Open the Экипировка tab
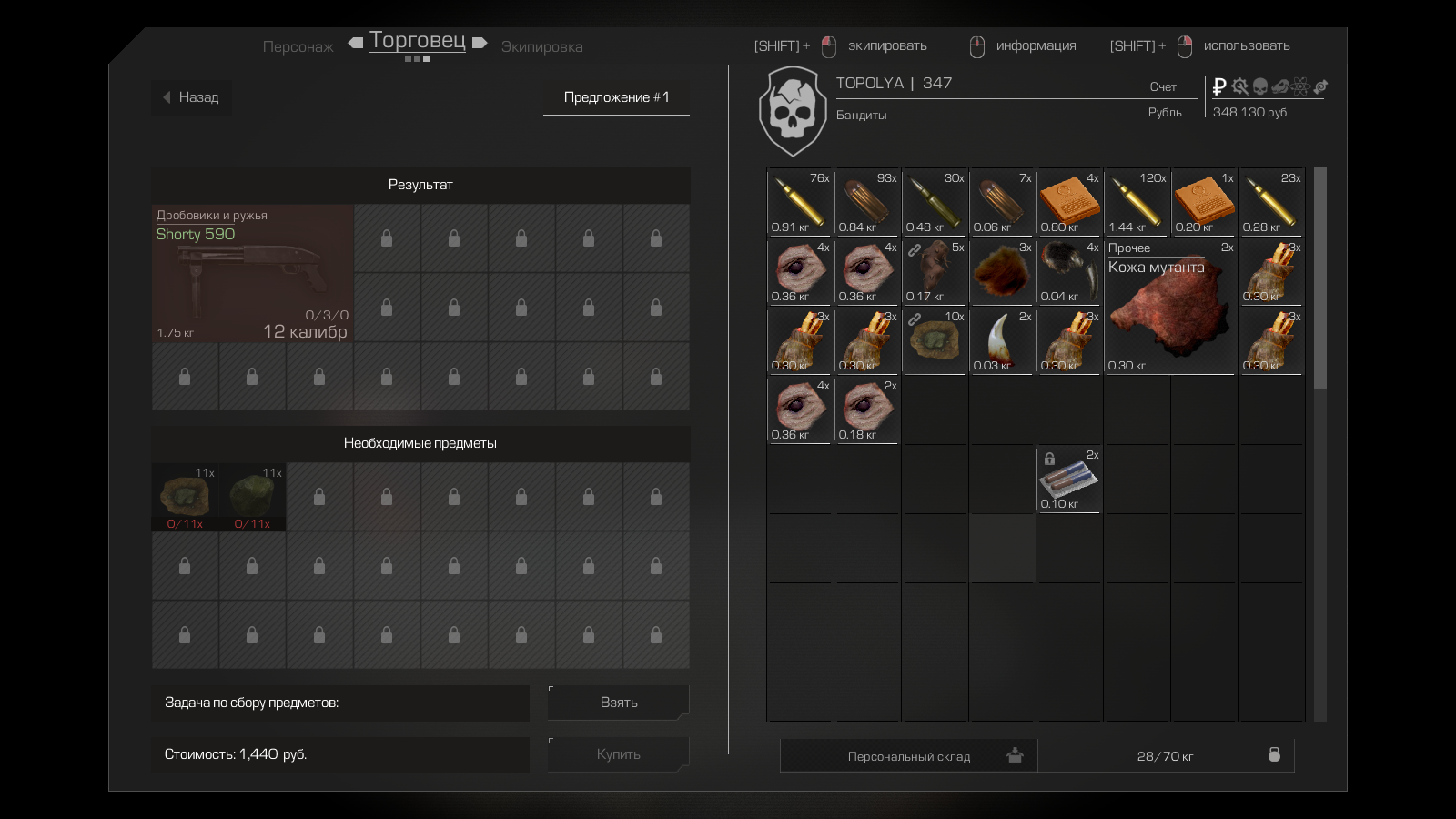This screenshot has height=819, width=1456. pyautogui.click(x=541, y=46)
